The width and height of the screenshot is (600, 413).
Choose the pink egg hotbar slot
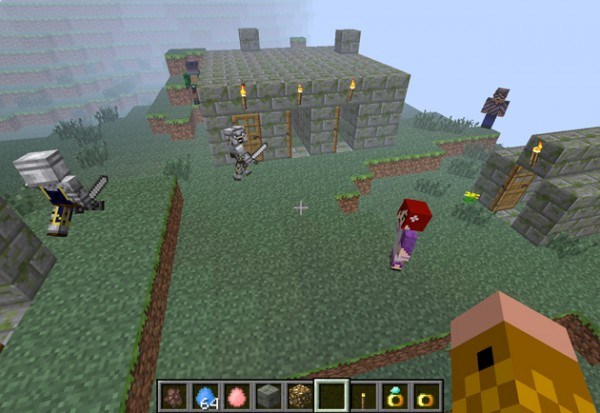[x=237, y=396]
